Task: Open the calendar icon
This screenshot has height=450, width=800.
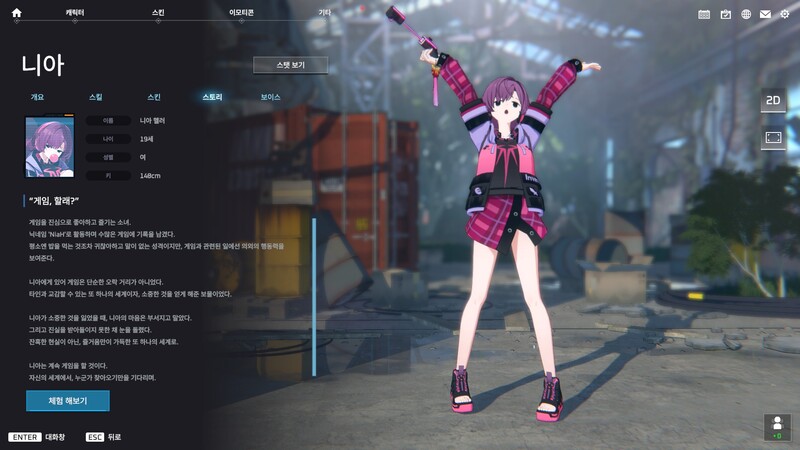Action: coord(704,14)
